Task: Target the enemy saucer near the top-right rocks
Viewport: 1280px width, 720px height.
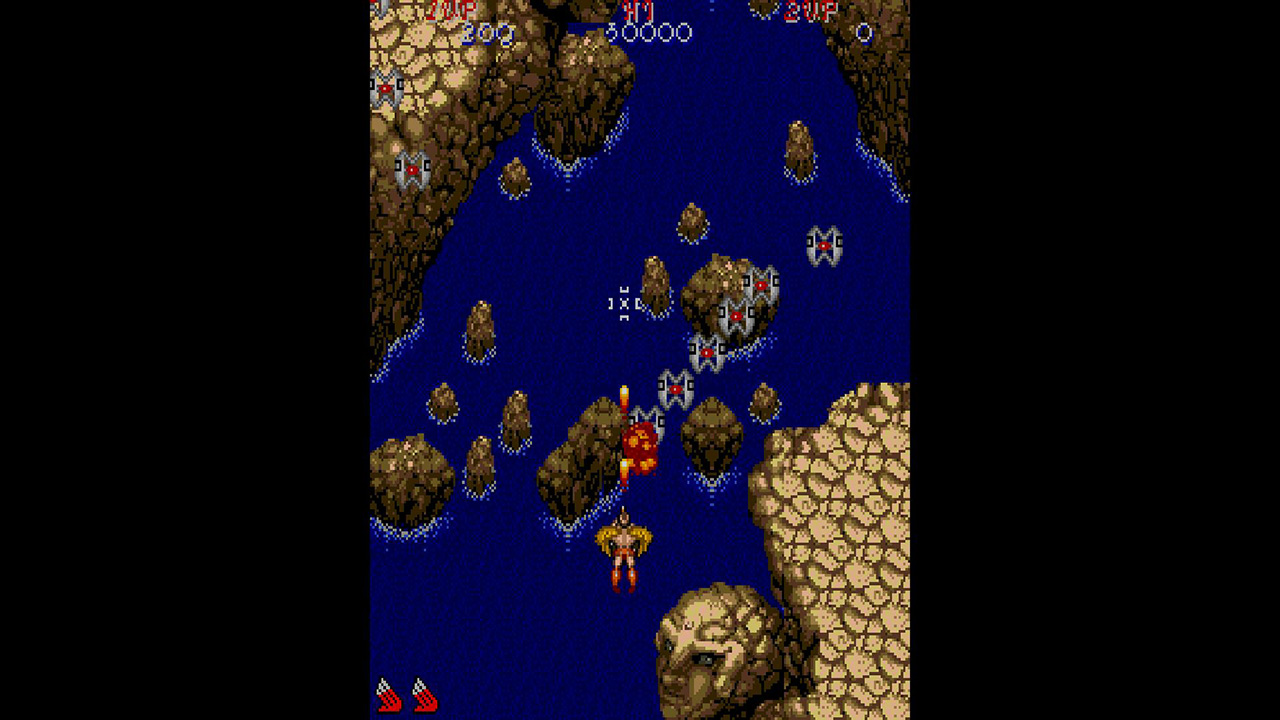Action: point(823,243)
